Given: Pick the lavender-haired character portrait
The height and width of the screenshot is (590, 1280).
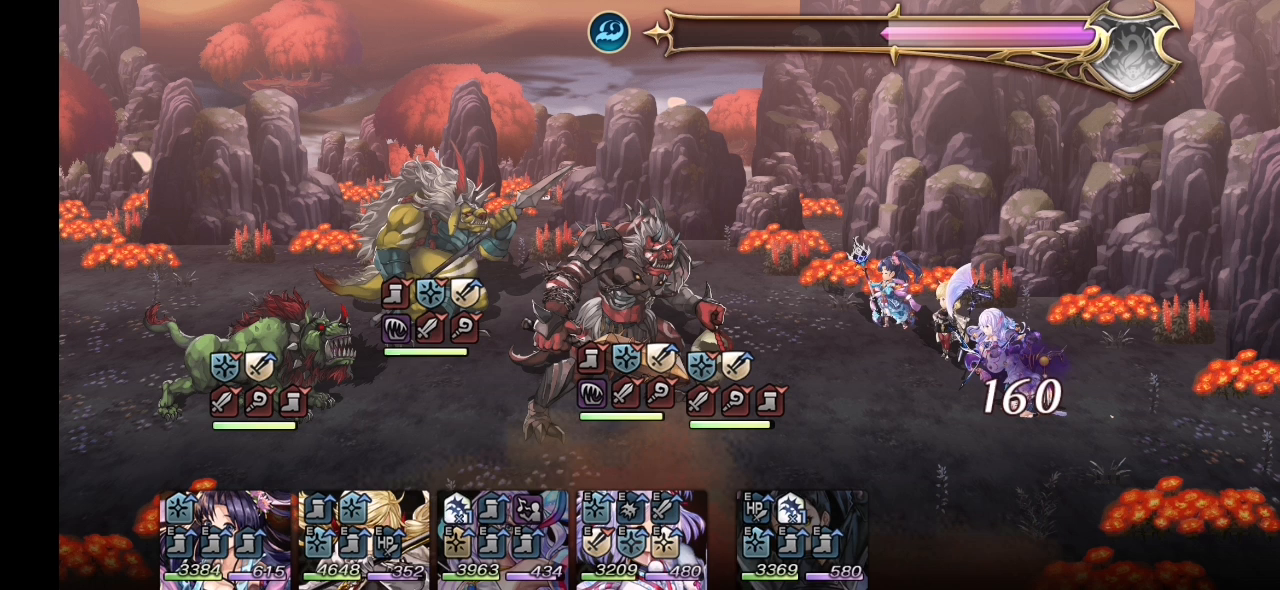Looking at the screenshot, I should point(641,538).
